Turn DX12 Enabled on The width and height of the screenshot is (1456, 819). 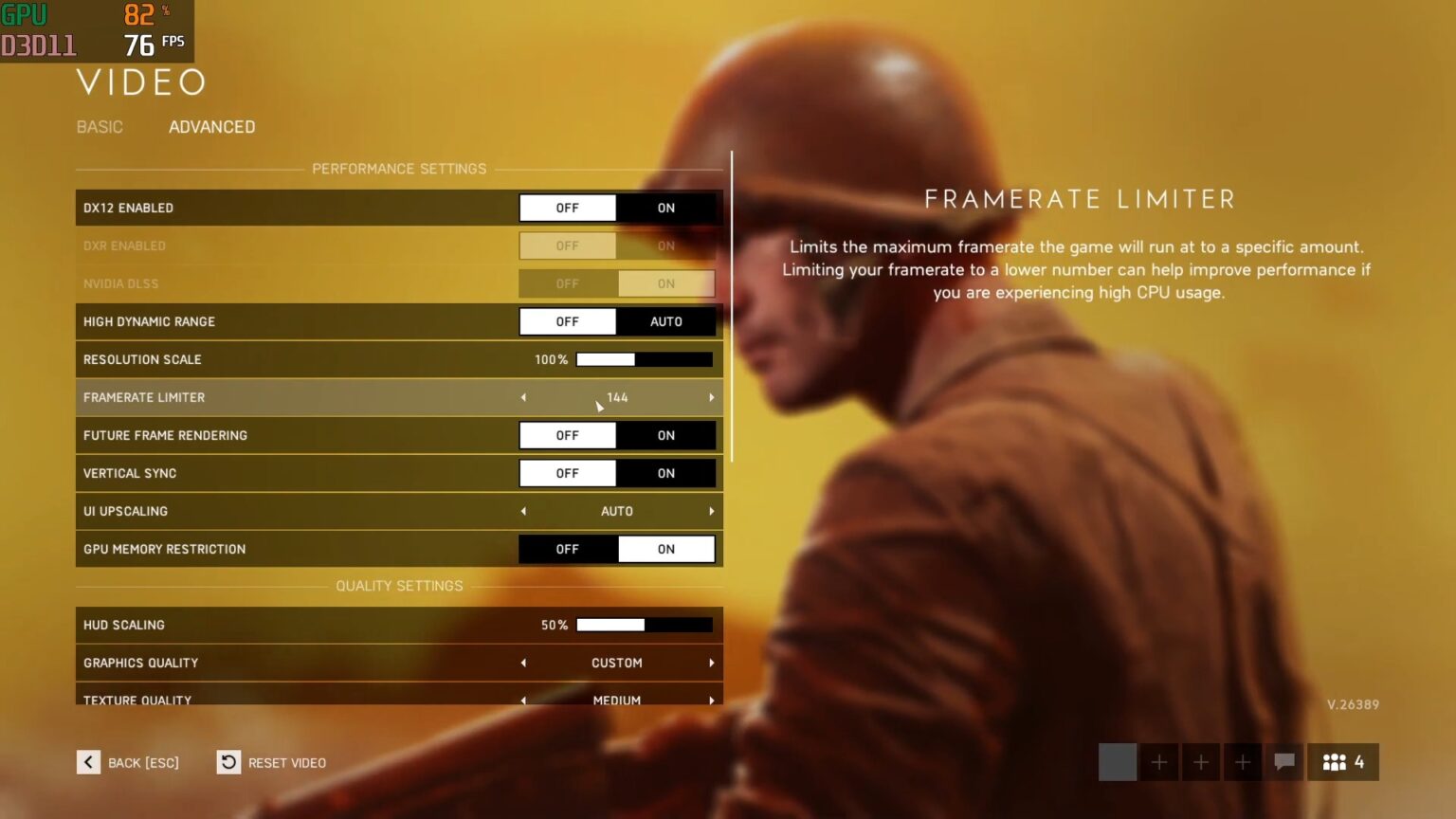pos(666,208)
